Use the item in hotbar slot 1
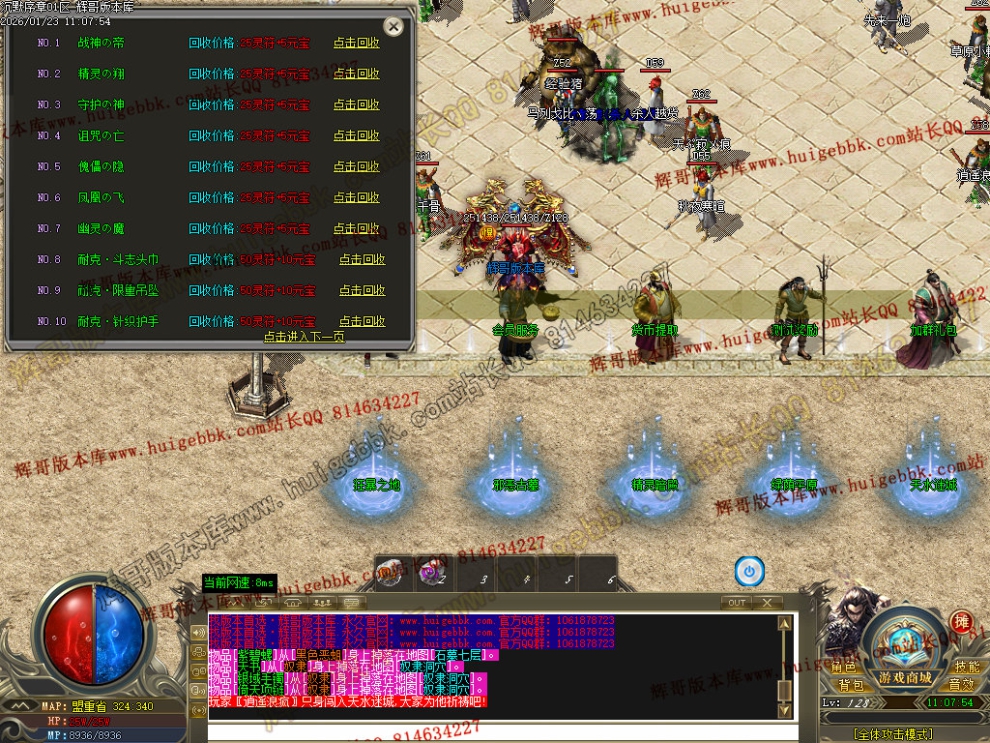This screenshot has width=990, height=743. point(390,573)
